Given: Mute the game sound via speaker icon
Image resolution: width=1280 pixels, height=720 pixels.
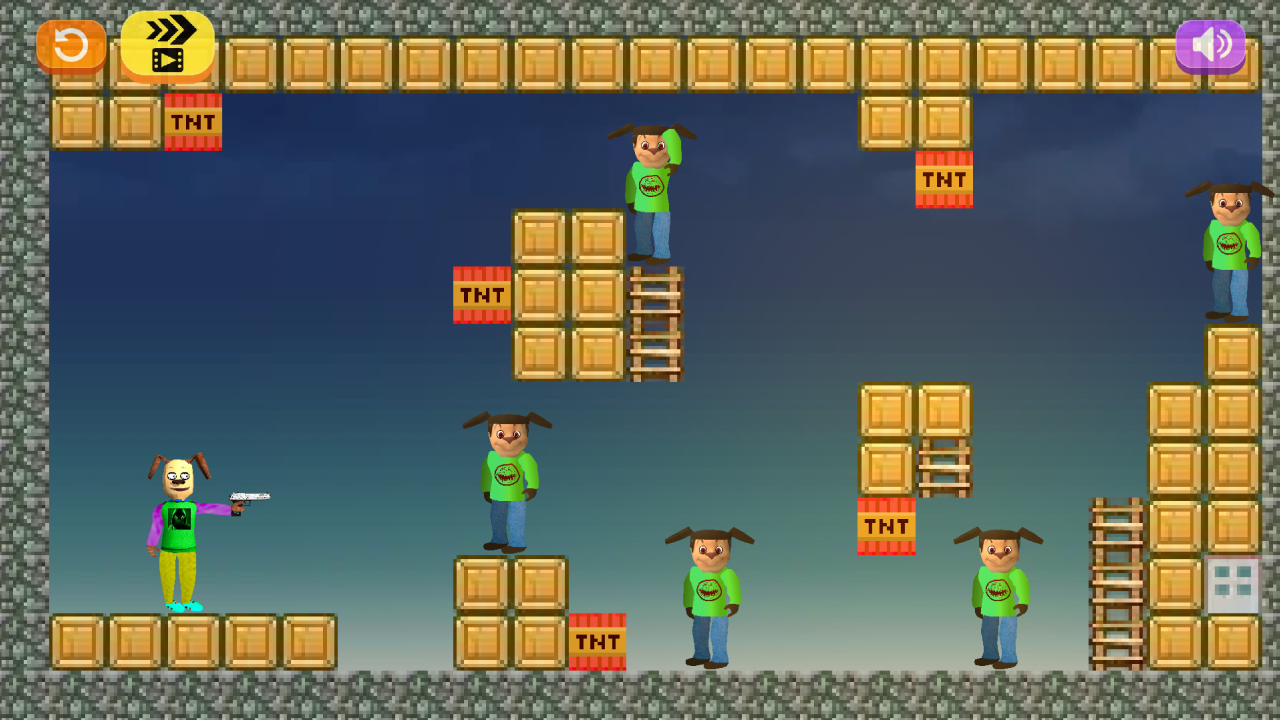Looking at the screenshot, I should tap(1210, 44).
